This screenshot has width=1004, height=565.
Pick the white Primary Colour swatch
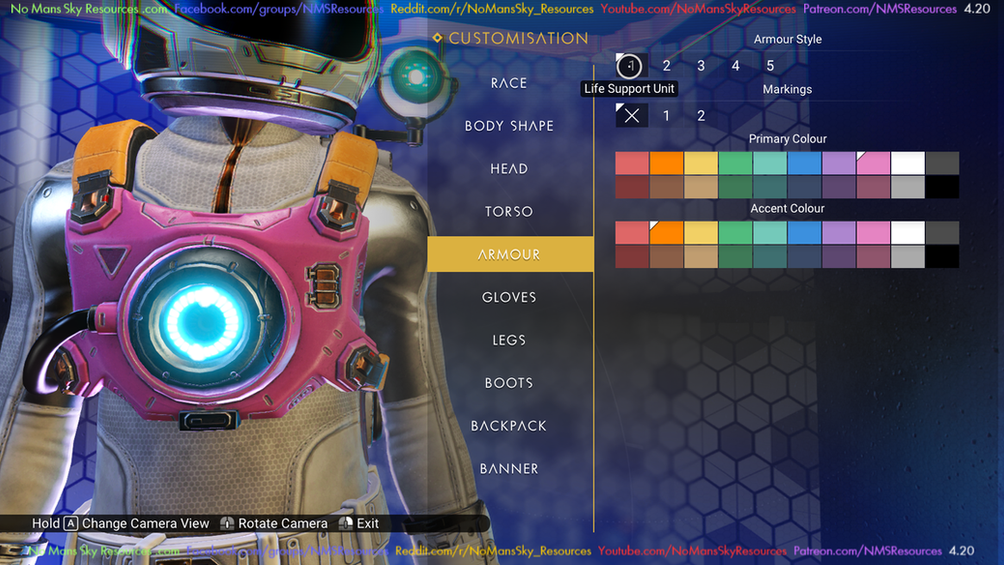[908, 163]
